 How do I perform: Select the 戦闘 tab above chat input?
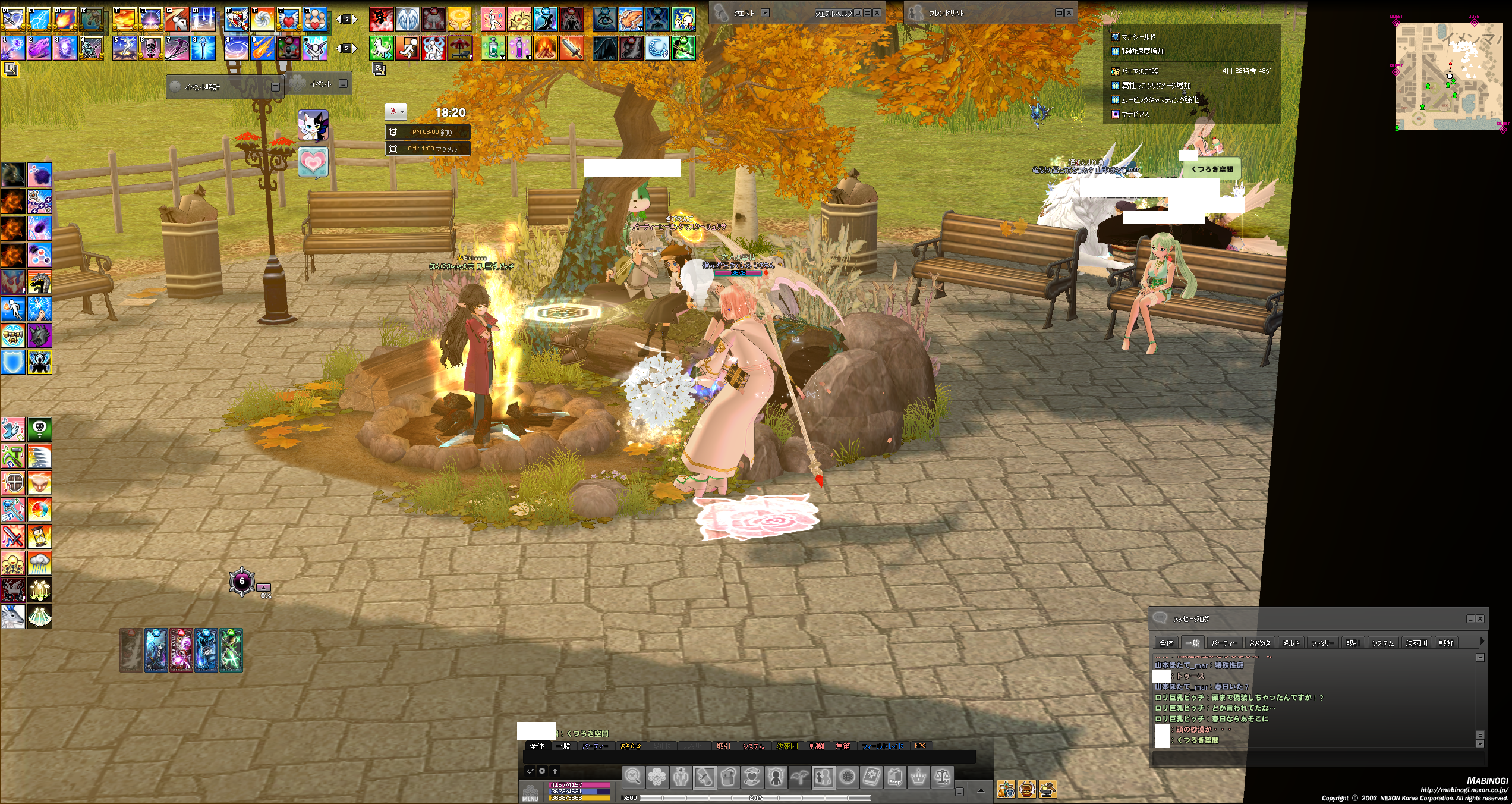pos(817,746)
